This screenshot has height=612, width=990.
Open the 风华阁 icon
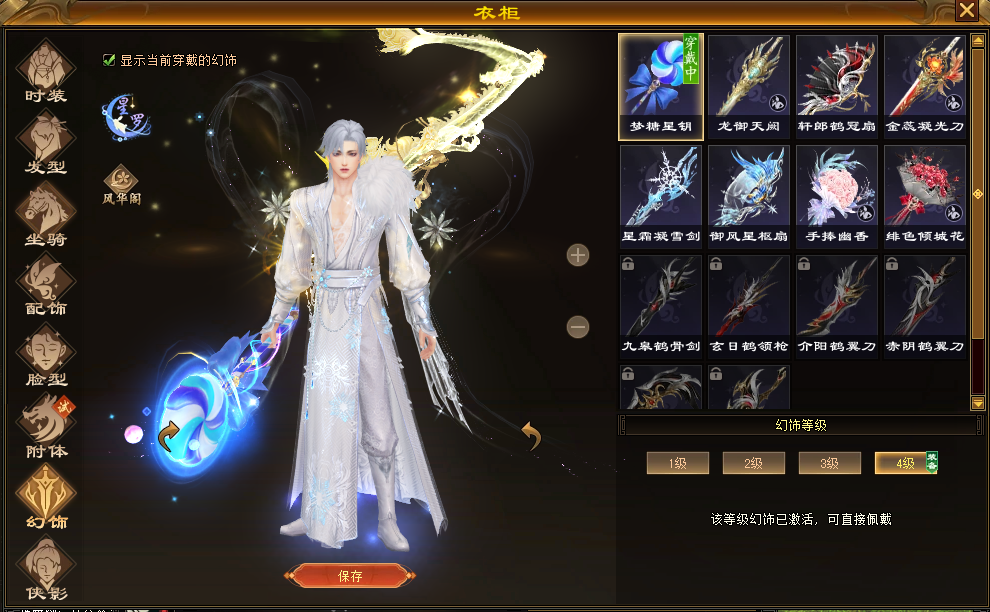point(121,182)
